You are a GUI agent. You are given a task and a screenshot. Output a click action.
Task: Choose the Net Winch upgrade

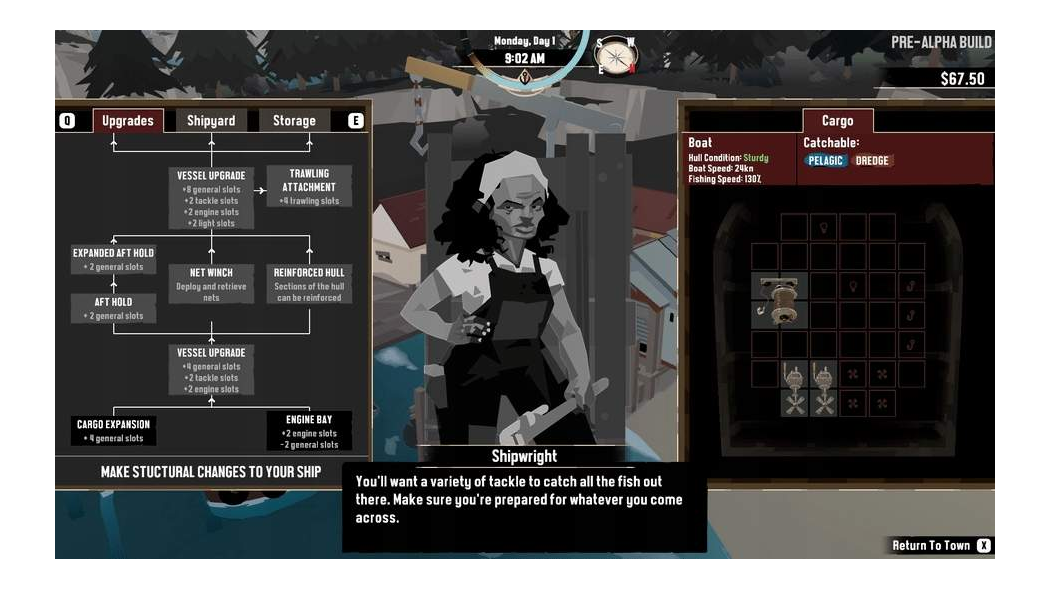211,284
